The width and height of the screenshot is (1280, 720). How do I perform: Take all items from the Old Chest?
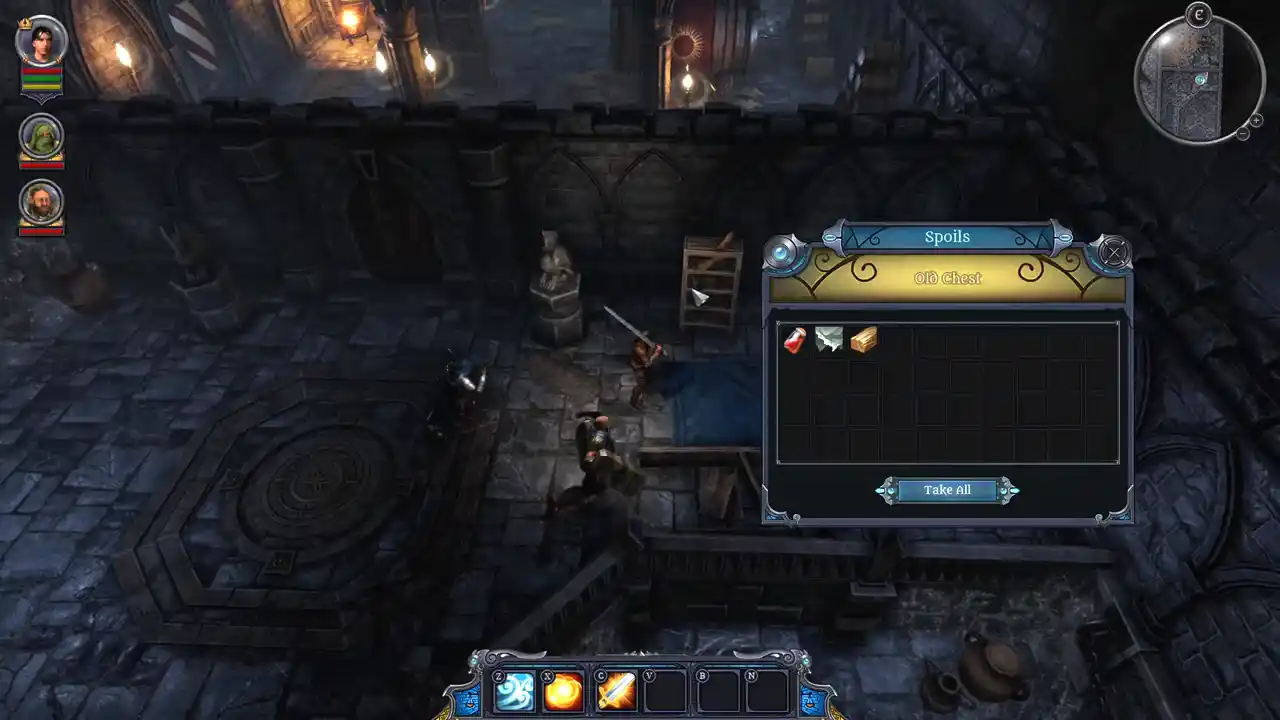[x=947, y=490]
